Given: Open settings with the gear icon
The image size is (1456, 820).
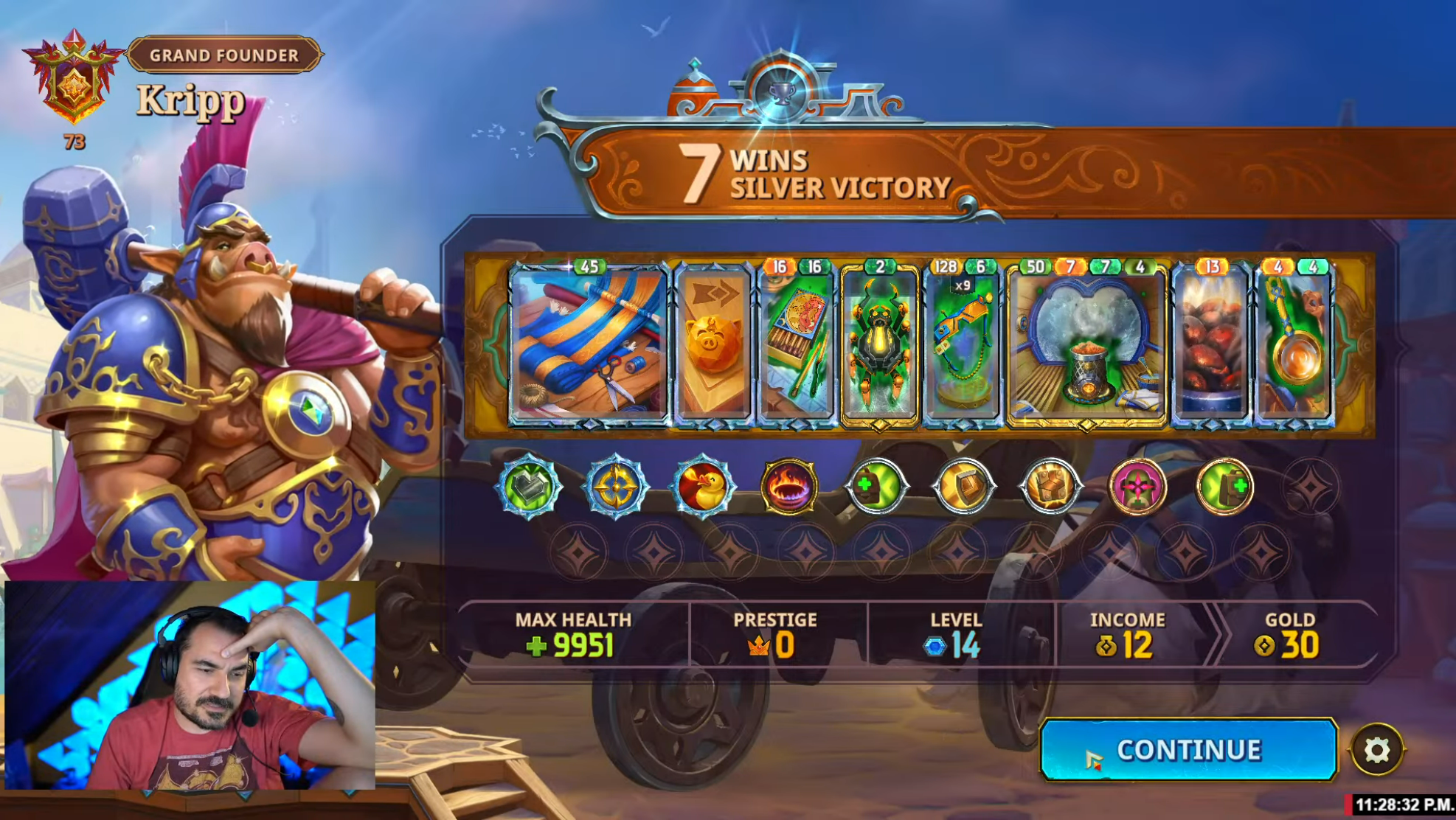Looking at the screenshot, I should tap(1376, 750).
